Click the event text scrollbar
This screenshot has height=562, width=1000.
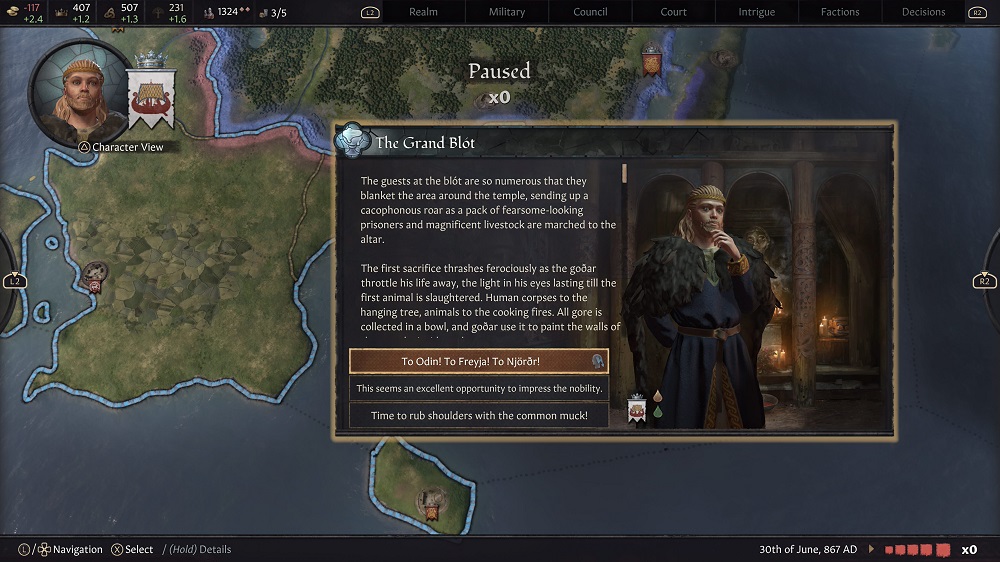(x=624, y=173)
